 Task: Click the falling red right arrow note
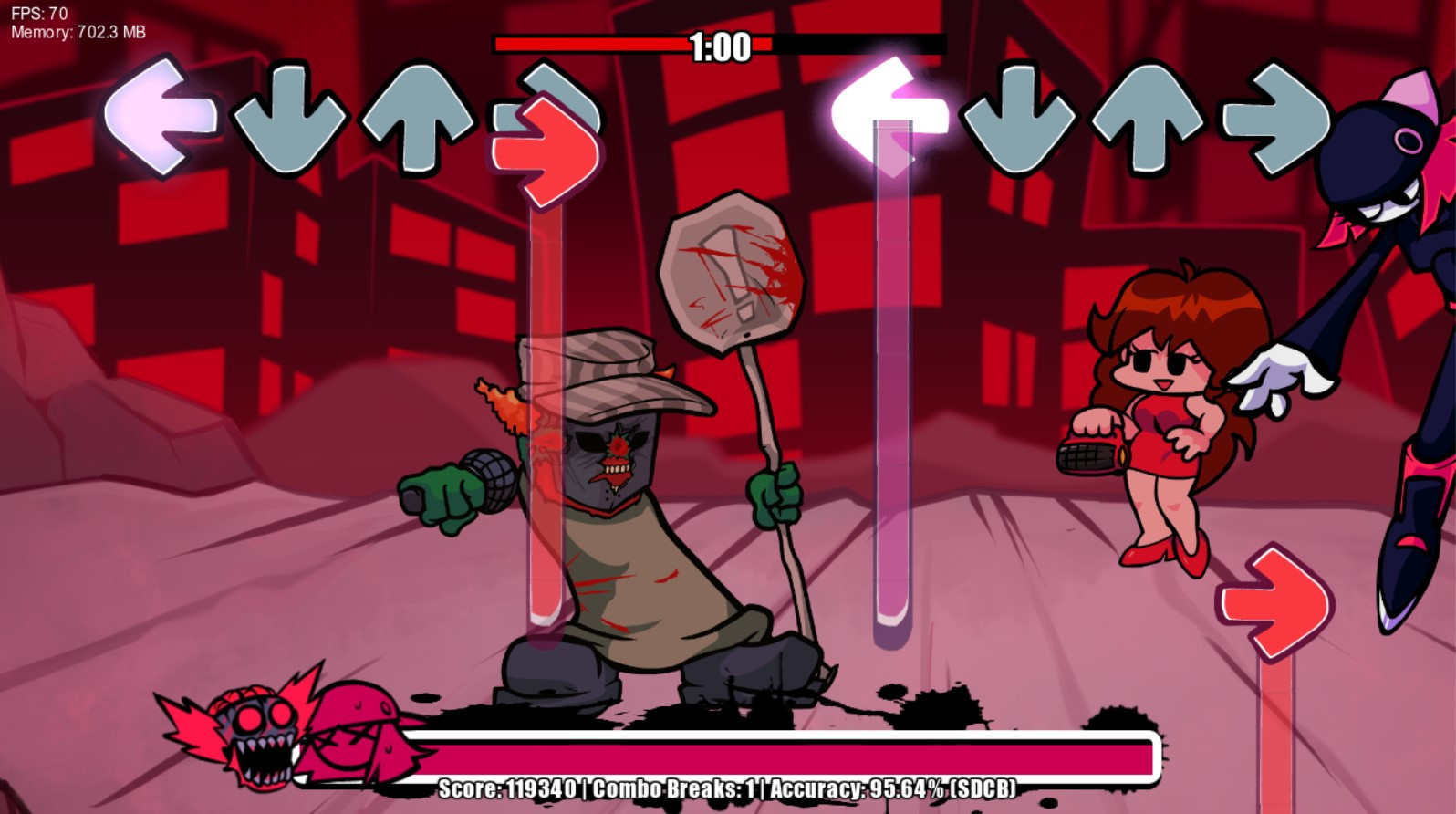(1277, 598)
